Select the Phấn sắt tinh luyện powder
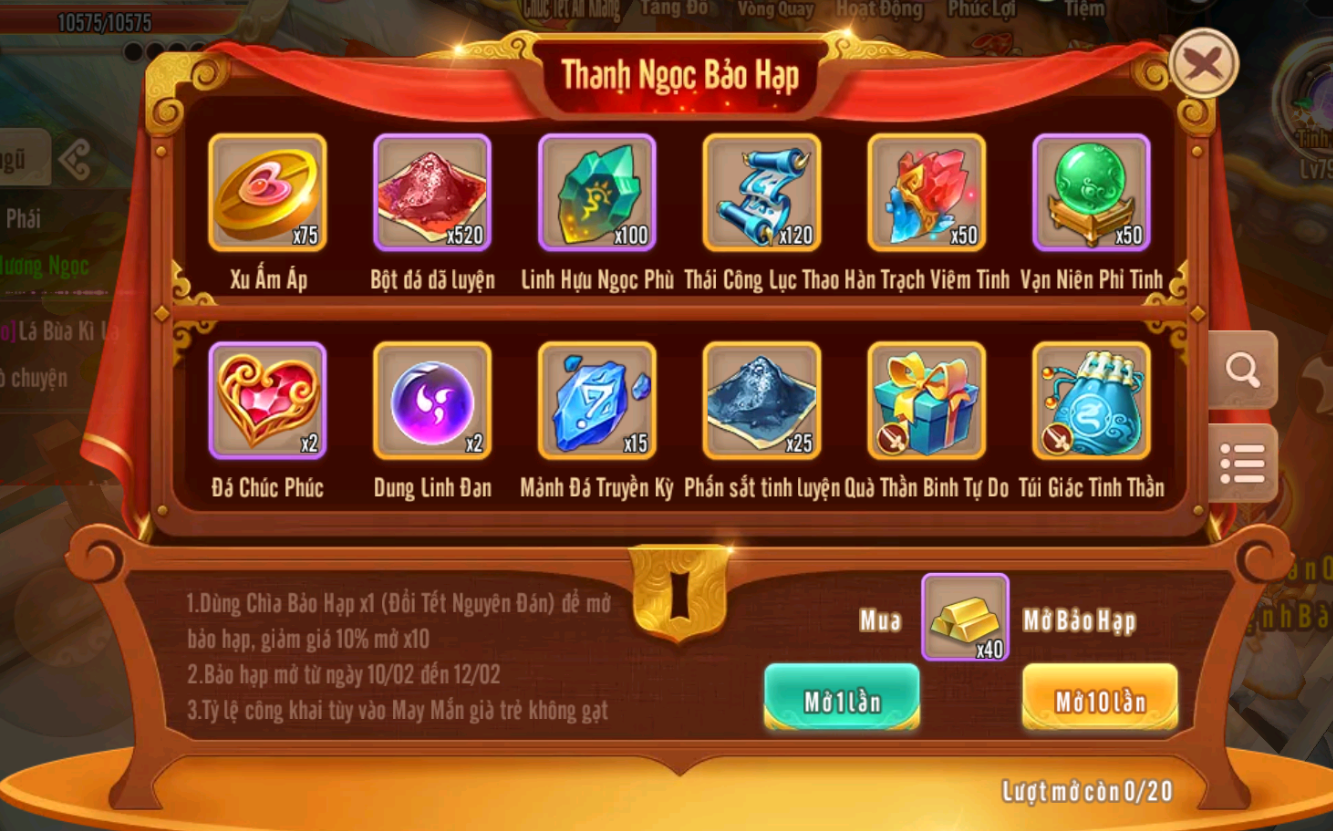 [762, 400]
